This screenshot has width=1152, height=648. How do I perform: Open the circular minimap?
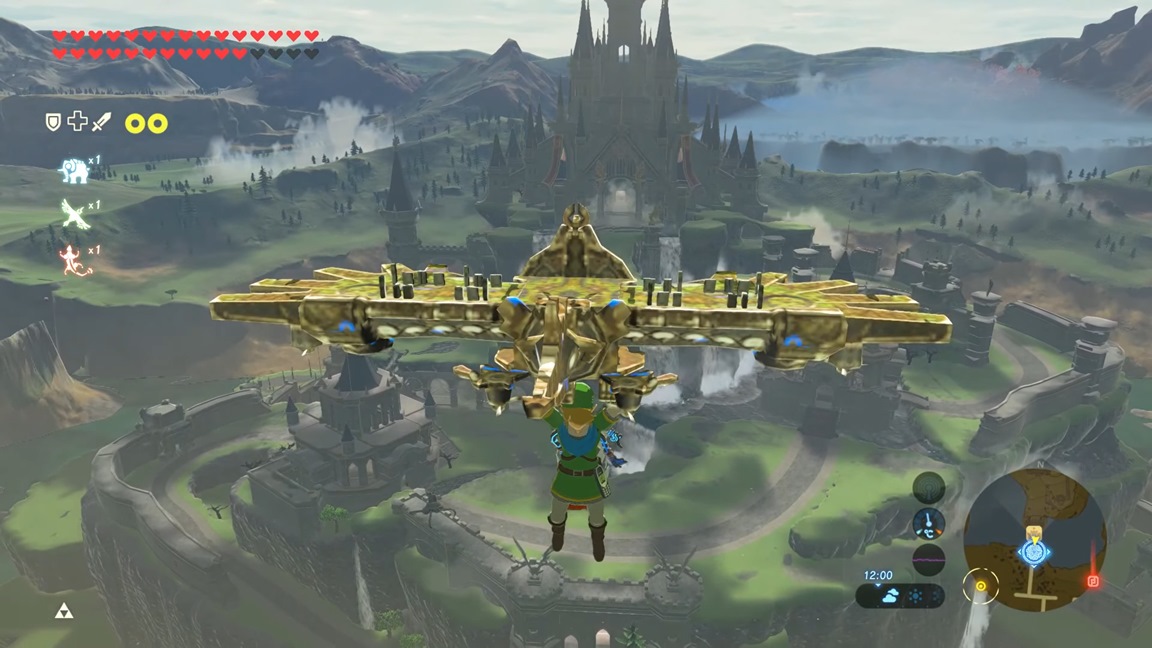(x=1034, y=540)
